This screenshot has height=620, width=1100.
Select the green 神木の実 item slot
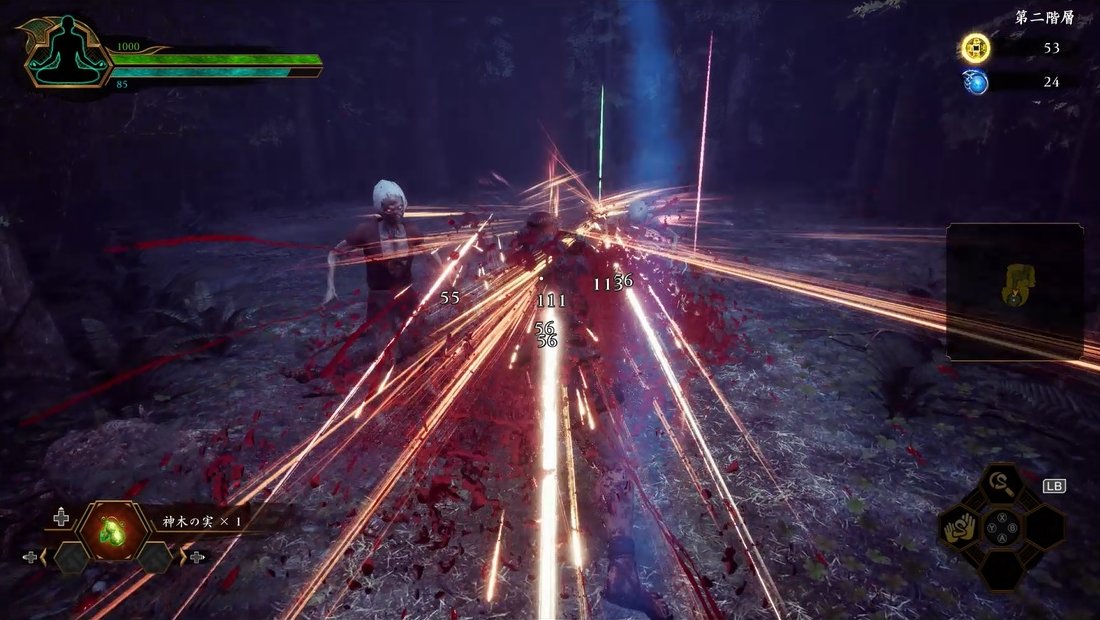tap(110, 531)
